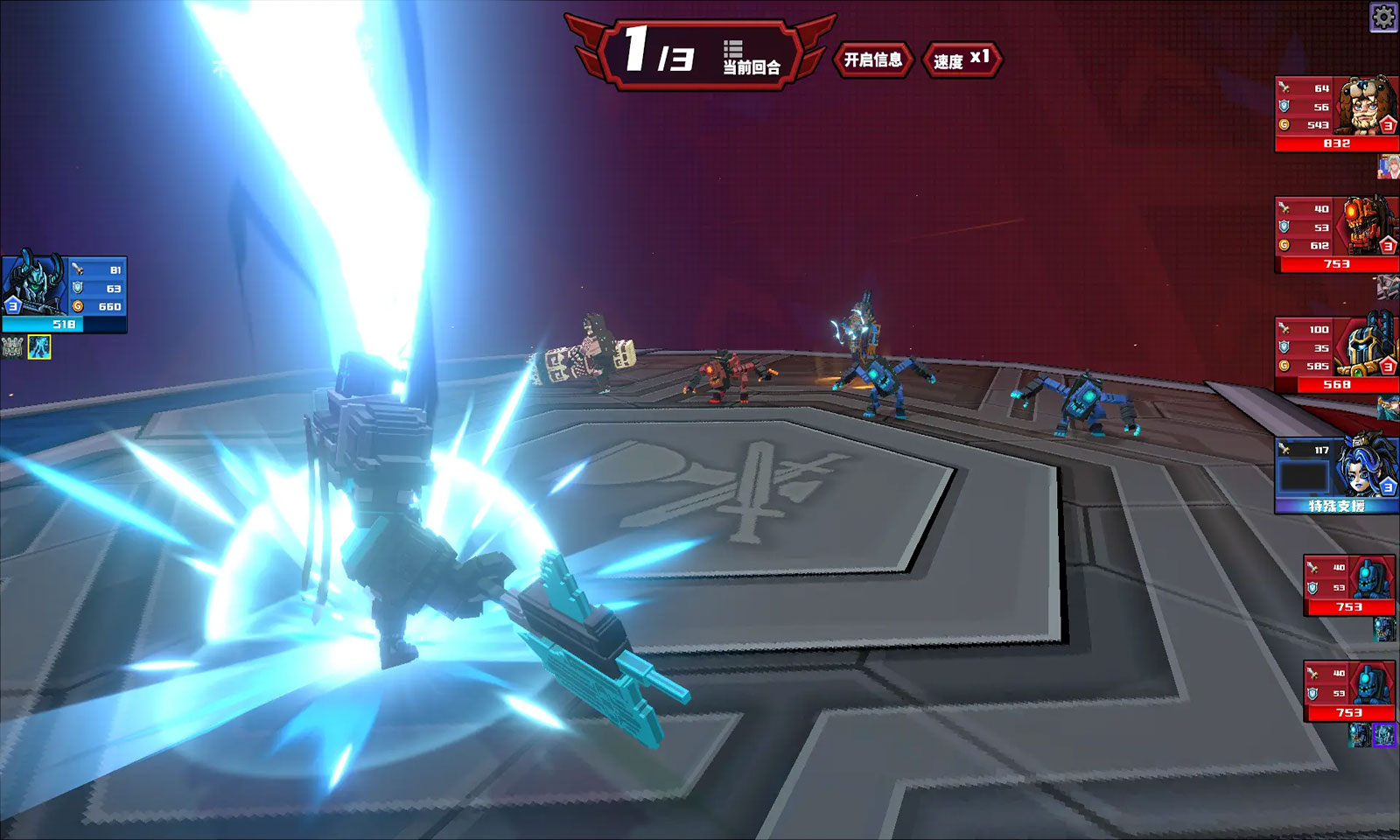1400x840 pixels.
Task: Activate the yellow-framed lightning skill icon
Action: 39,347
